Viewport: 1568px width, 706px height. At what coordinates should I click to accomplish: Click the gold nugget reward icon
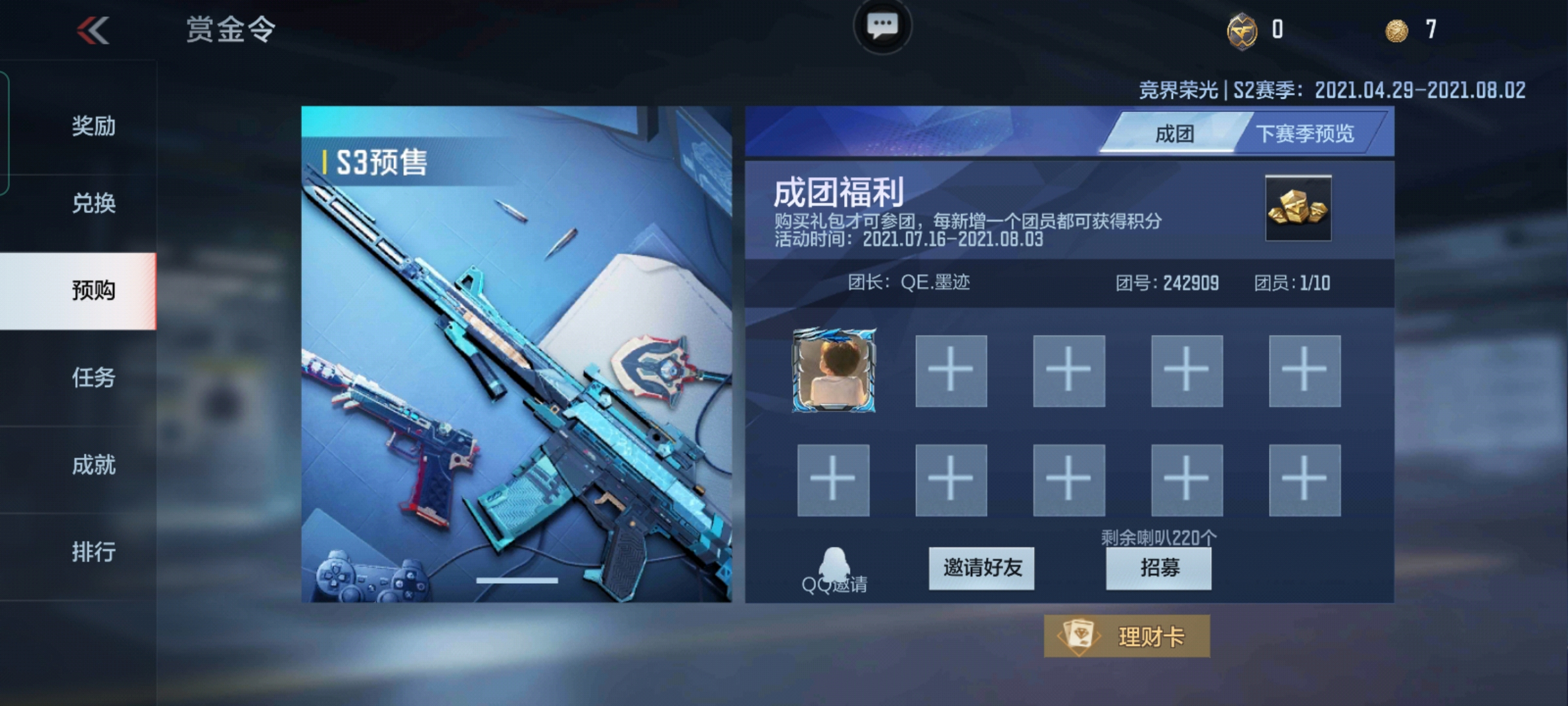coord(1298,208)
